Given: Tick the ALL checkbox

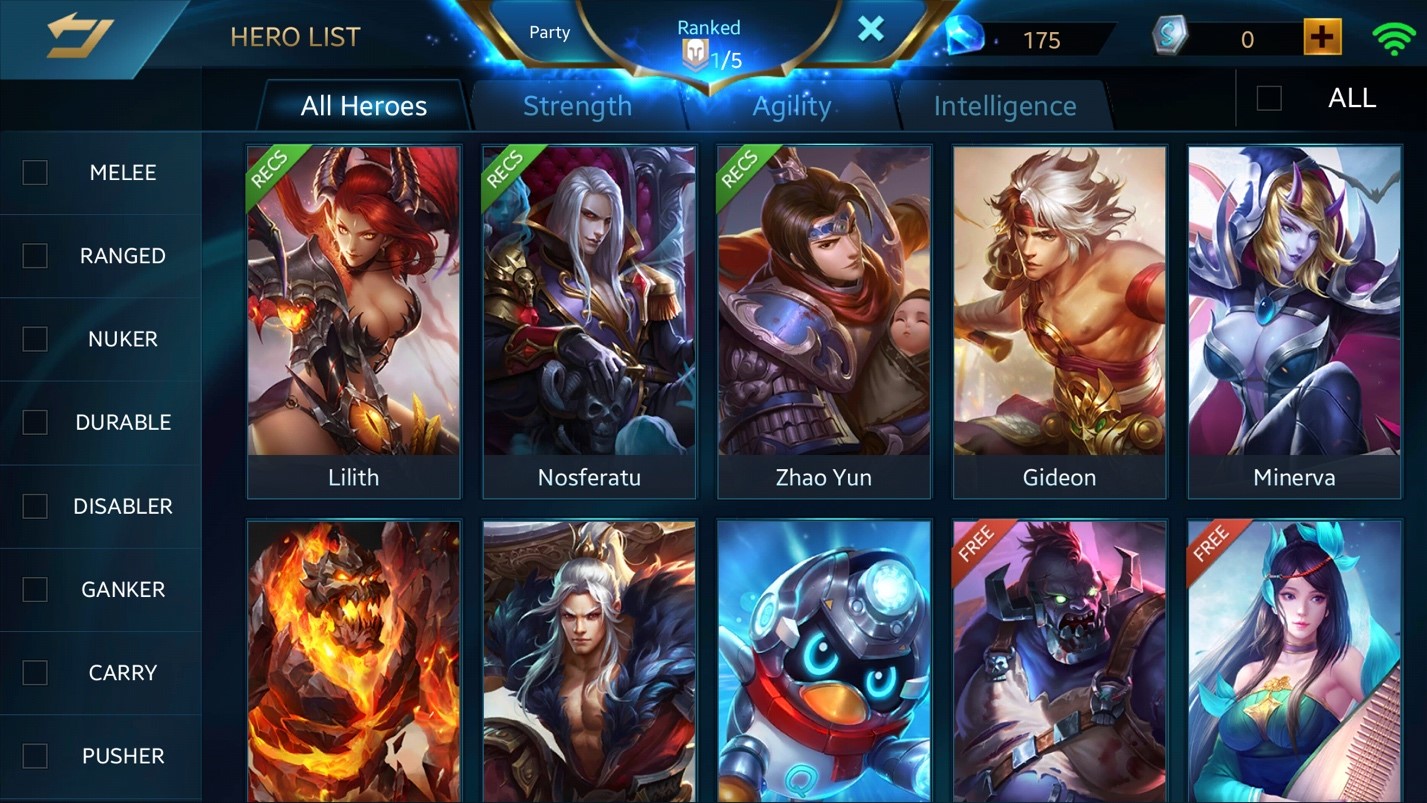Looking at the screenshot, I should pyautogui.click(x=1269, y=98).
